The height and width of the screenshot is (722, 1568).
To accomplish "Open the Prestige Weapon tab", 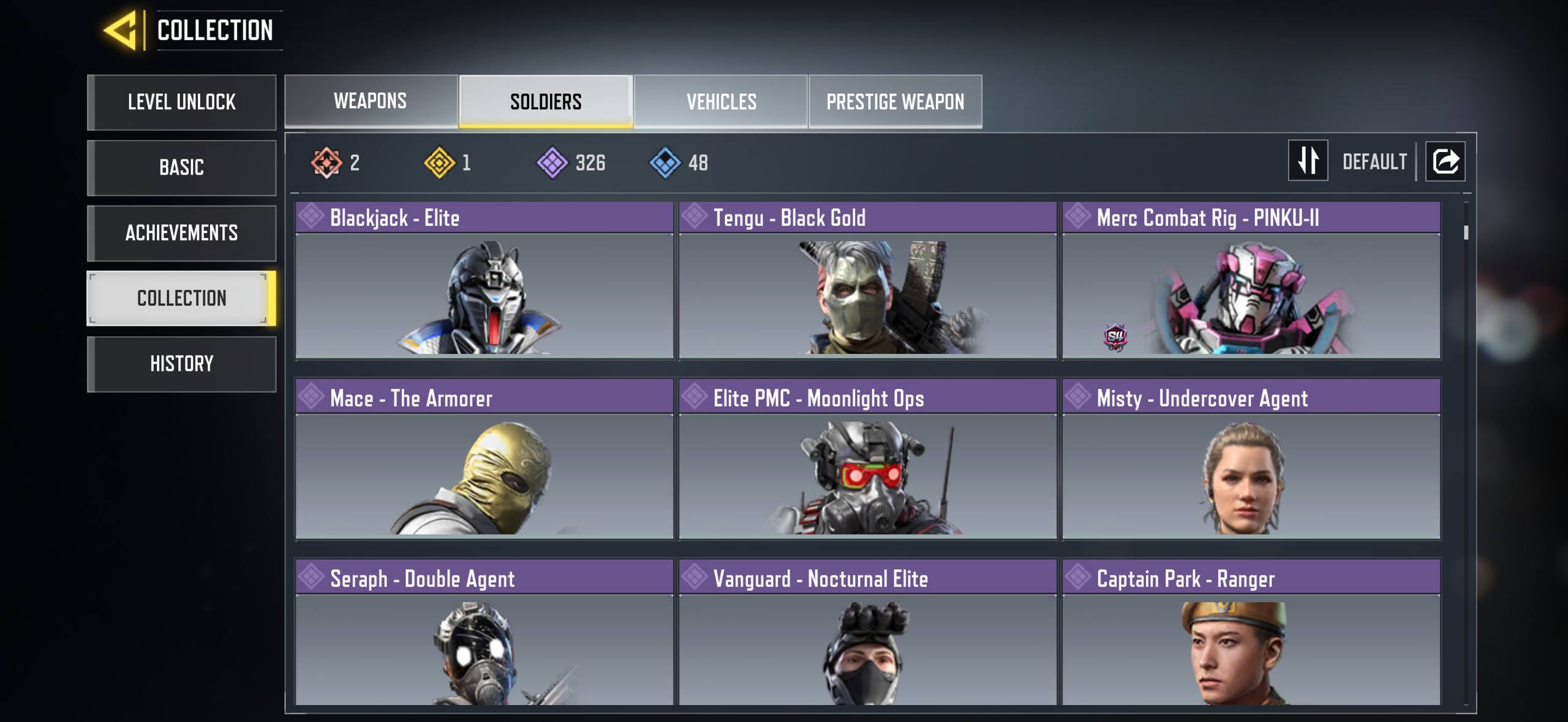I will 895,101.
